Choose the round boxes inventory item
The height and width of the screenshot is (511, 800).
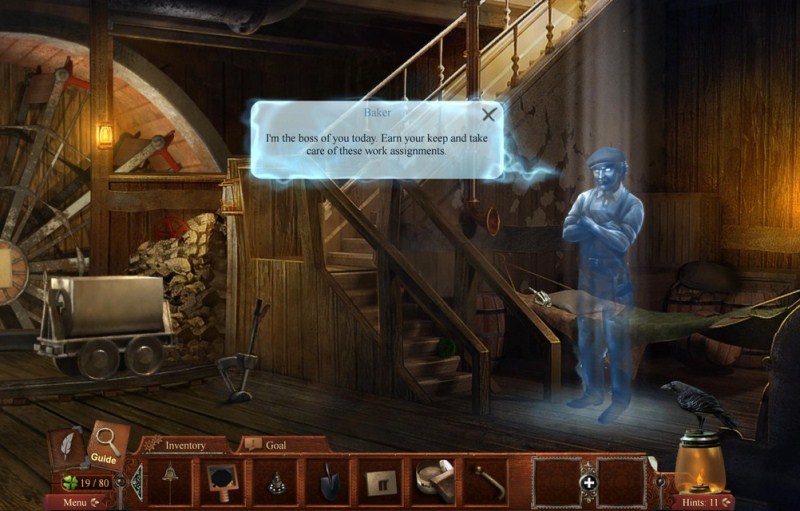pyautogui.click(x=433, y=479)
